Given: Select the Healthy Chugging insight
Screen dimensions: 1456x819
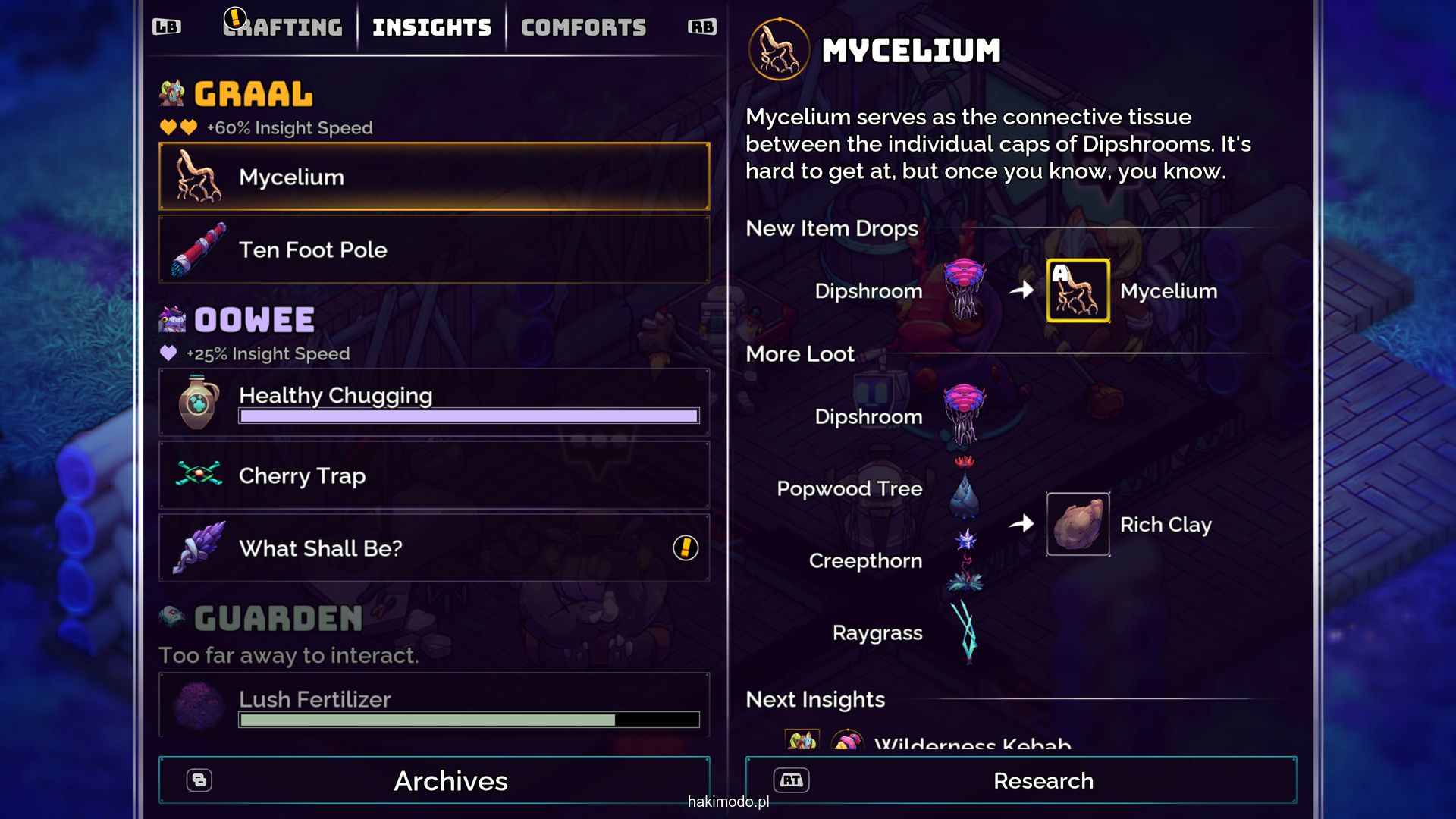Looking at the screenshot, I should point(434,403).
